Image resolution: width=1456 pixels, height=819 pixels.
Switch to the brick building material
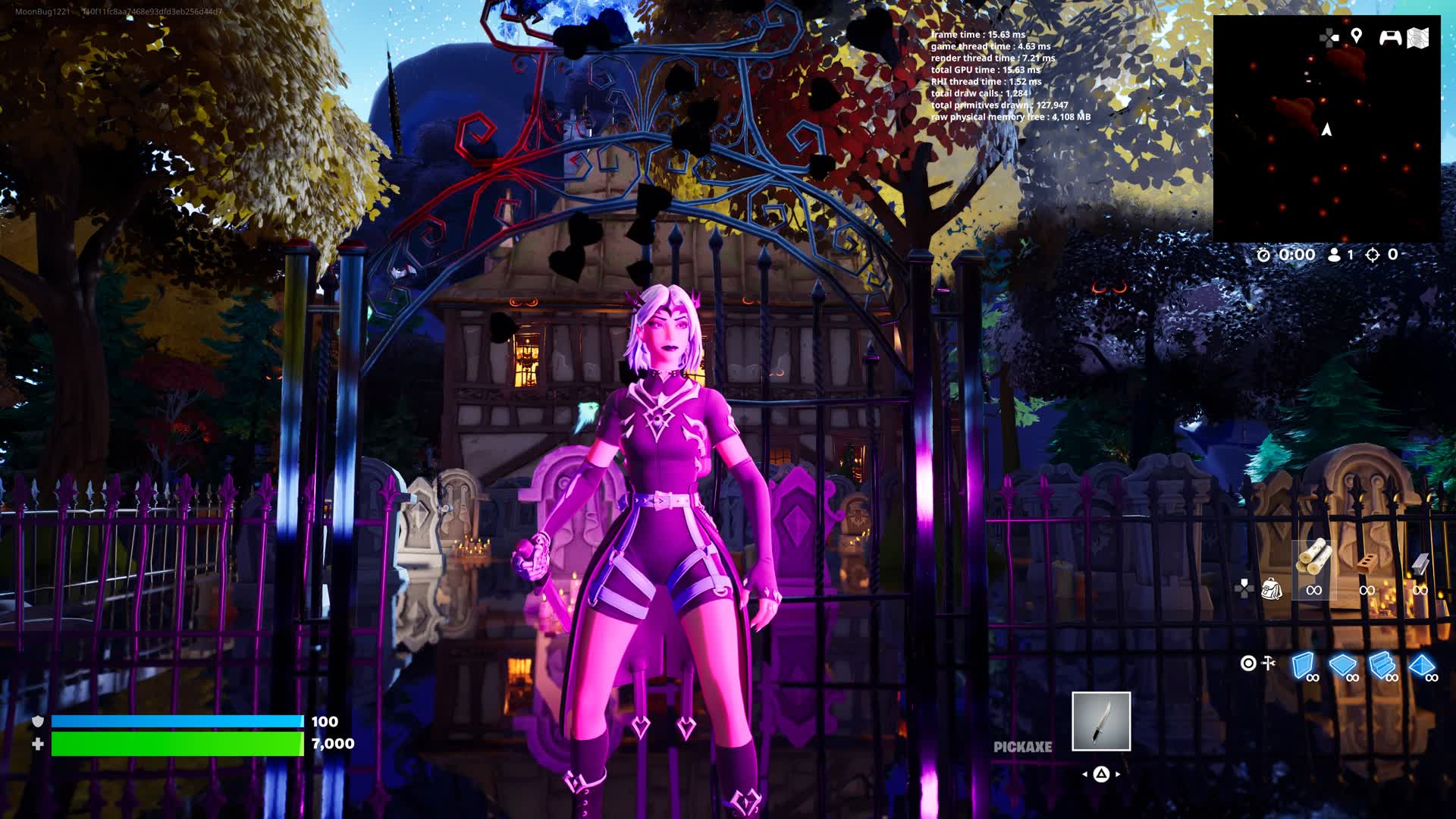point(1367,563)
